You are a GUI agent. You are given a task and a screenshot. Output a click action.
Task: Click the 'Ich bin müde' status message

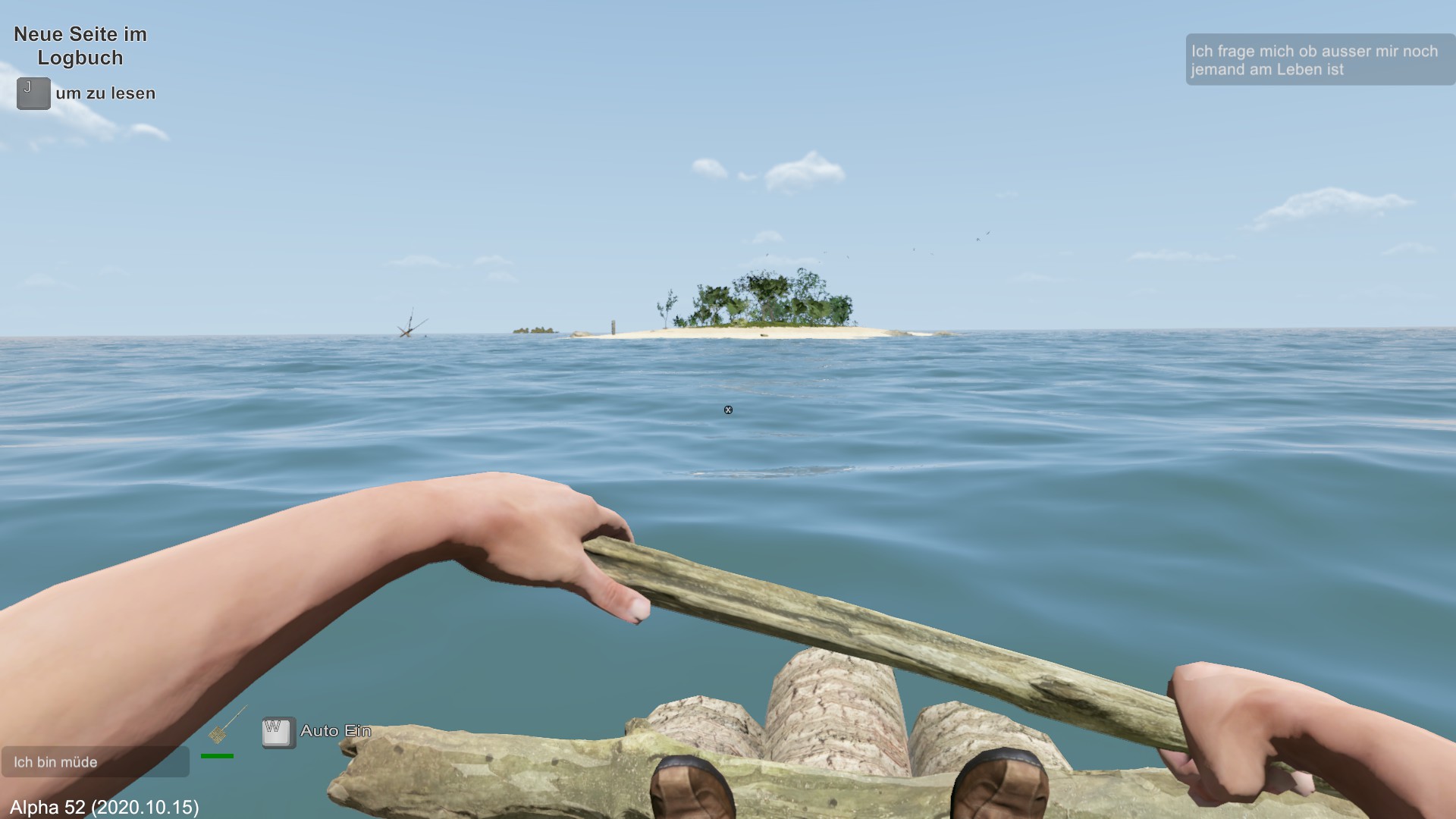click(x=95, y=761)
